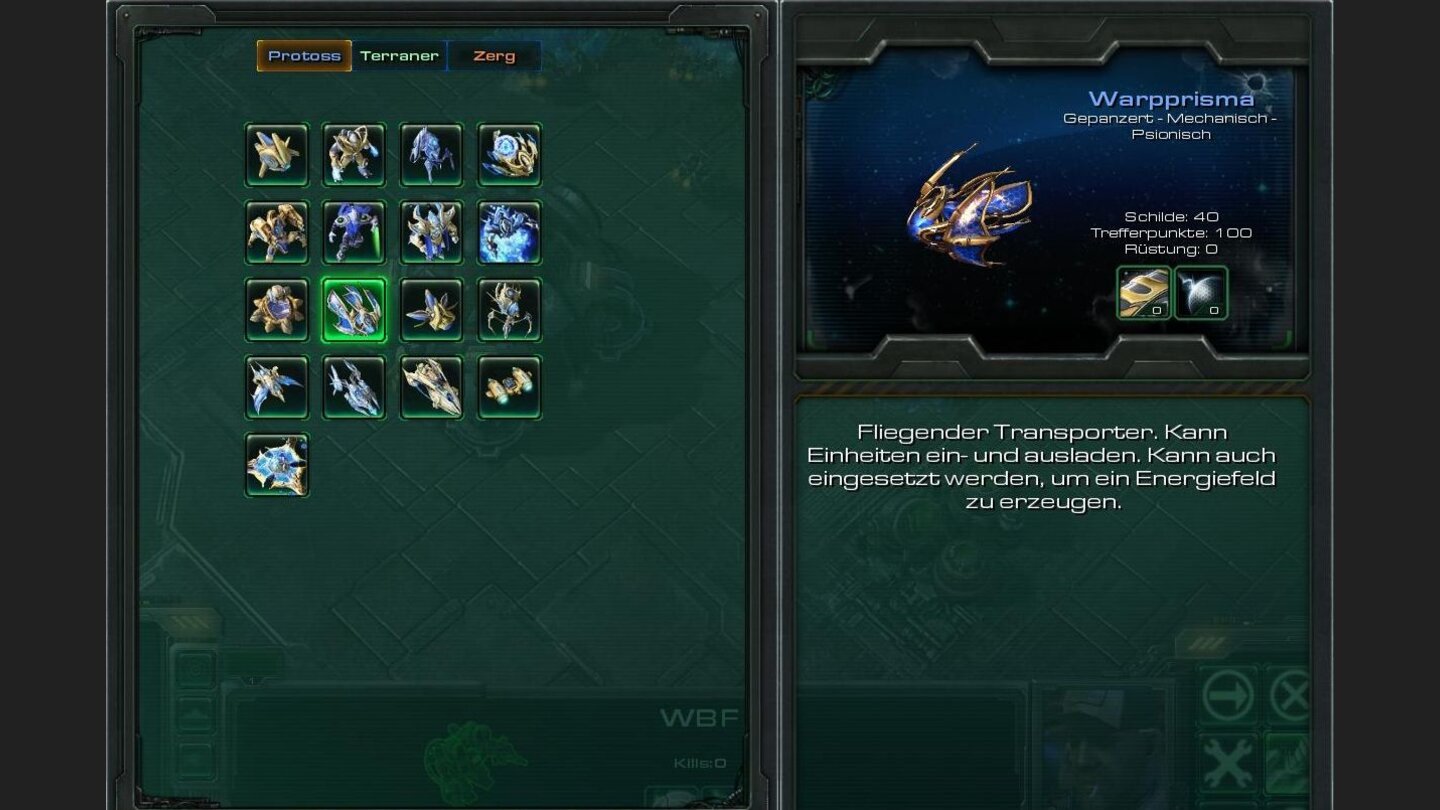Viewport: 1440px width, 810px height.
Task: Select the Carrier unit icon
Action: pos(431,388)
